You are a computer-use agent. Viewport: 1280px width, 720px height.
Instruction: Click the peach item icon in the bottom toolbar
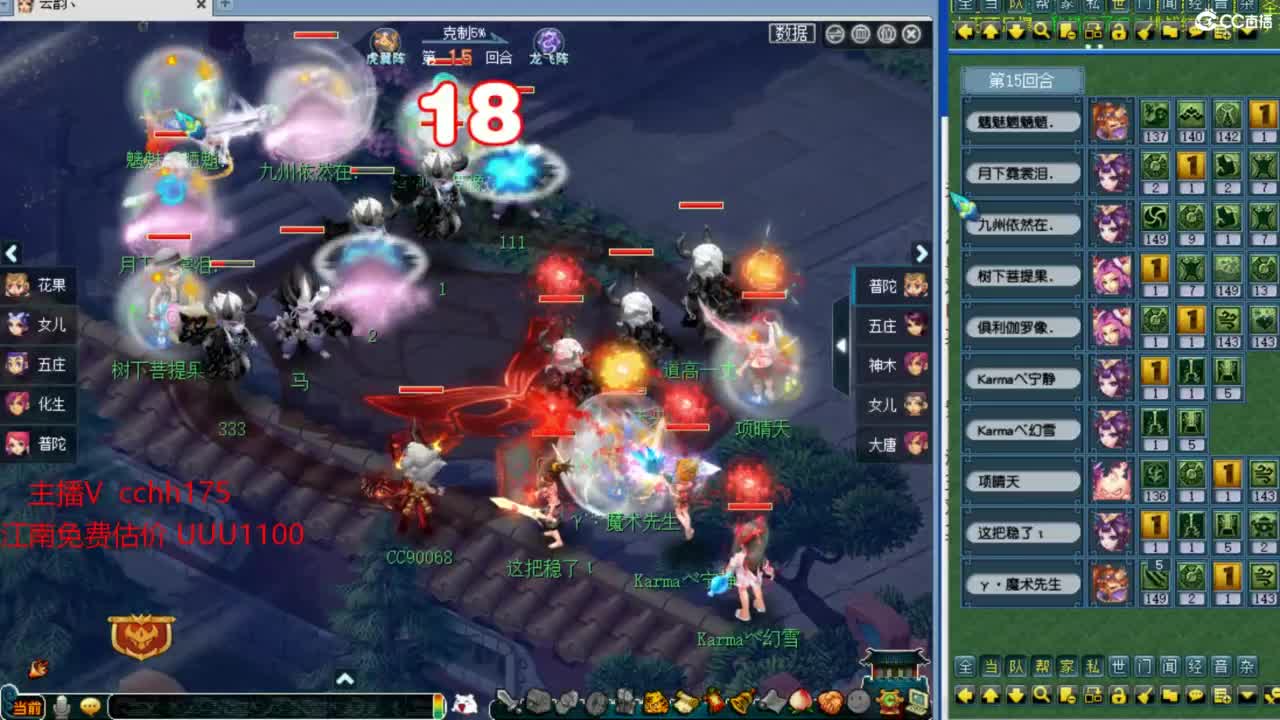798,703
